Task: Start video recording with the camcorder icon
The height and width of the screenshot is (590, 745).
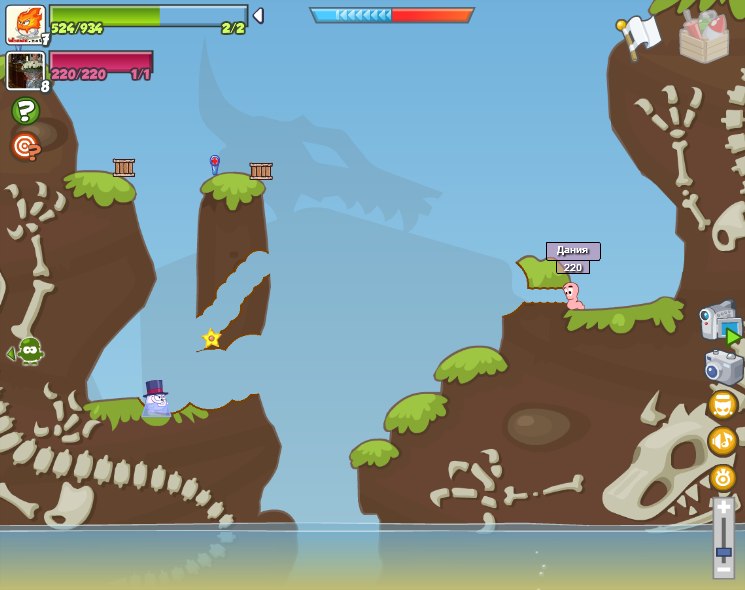Action: pos(720,322)
